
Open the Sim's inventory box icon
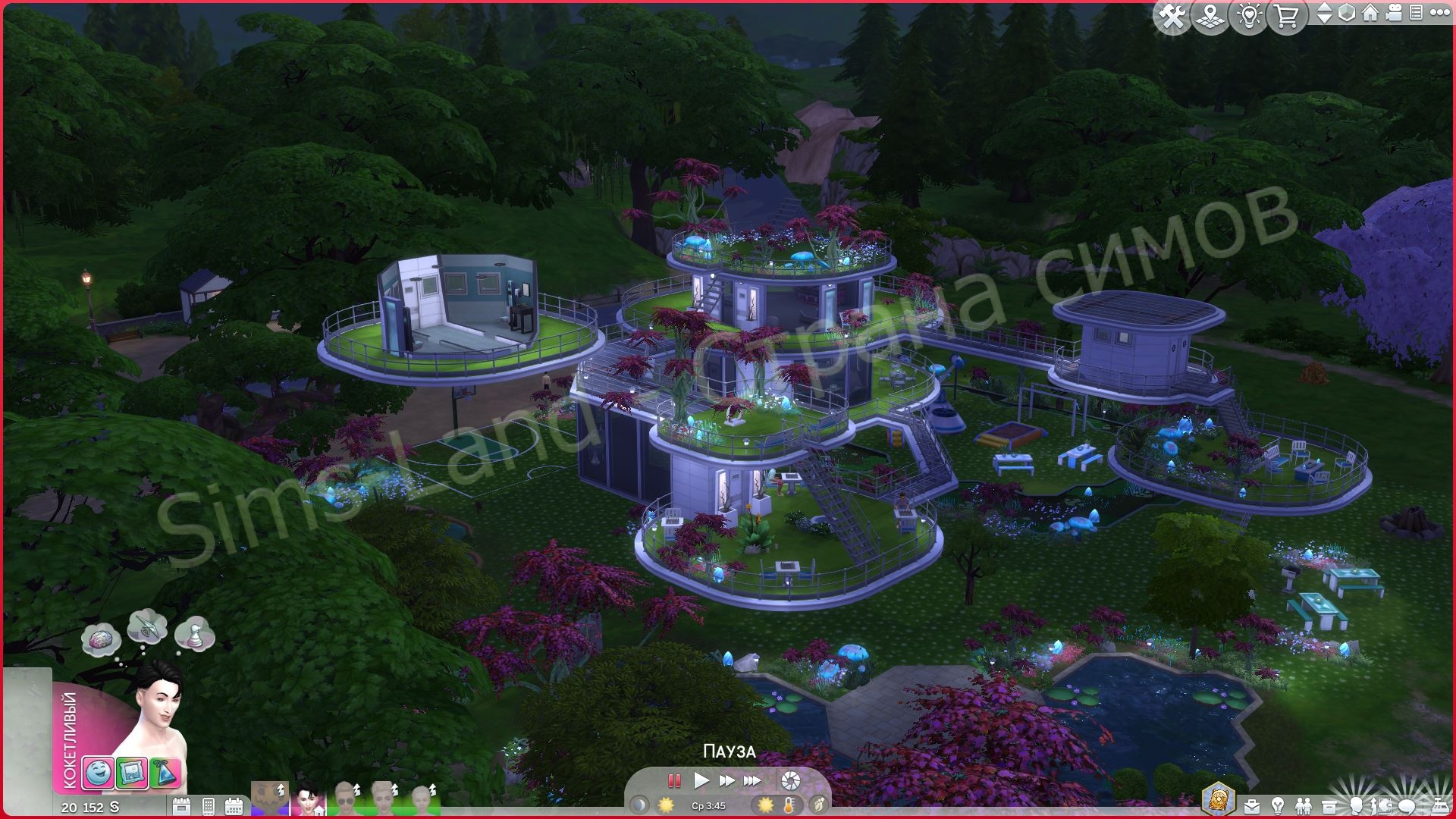(1329, 805)
